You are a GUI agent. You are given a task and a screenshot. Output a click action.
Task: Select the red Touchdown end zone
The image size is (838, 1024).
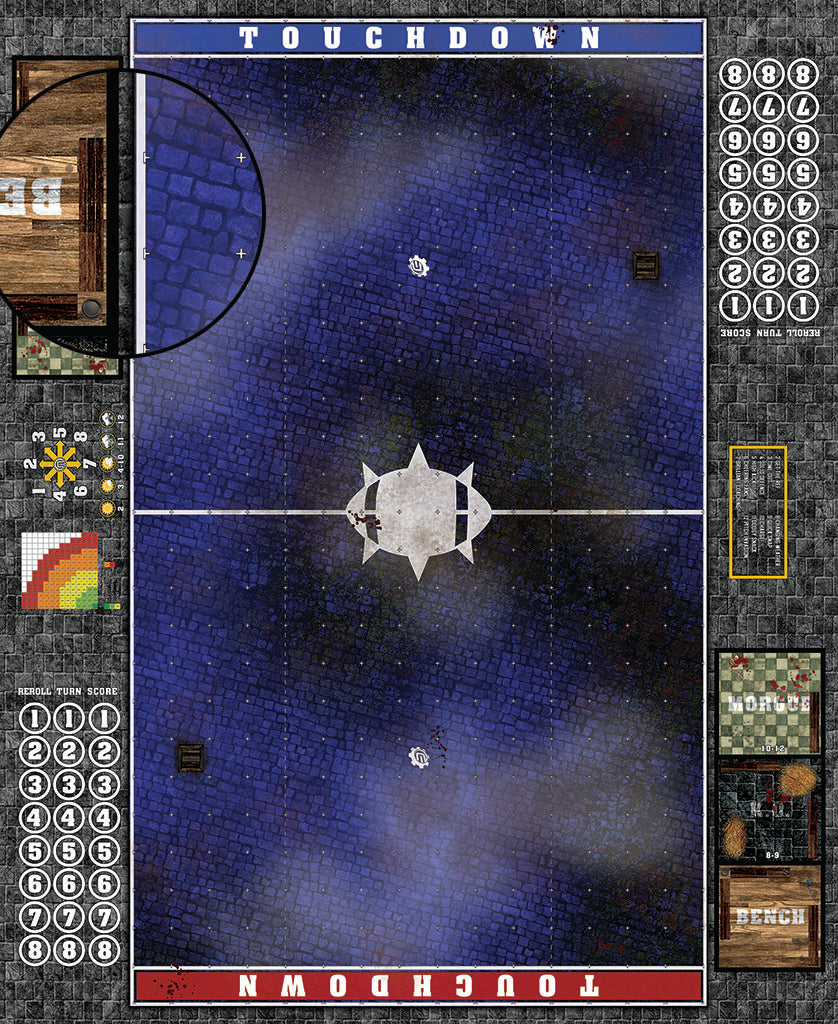[418, 985]
